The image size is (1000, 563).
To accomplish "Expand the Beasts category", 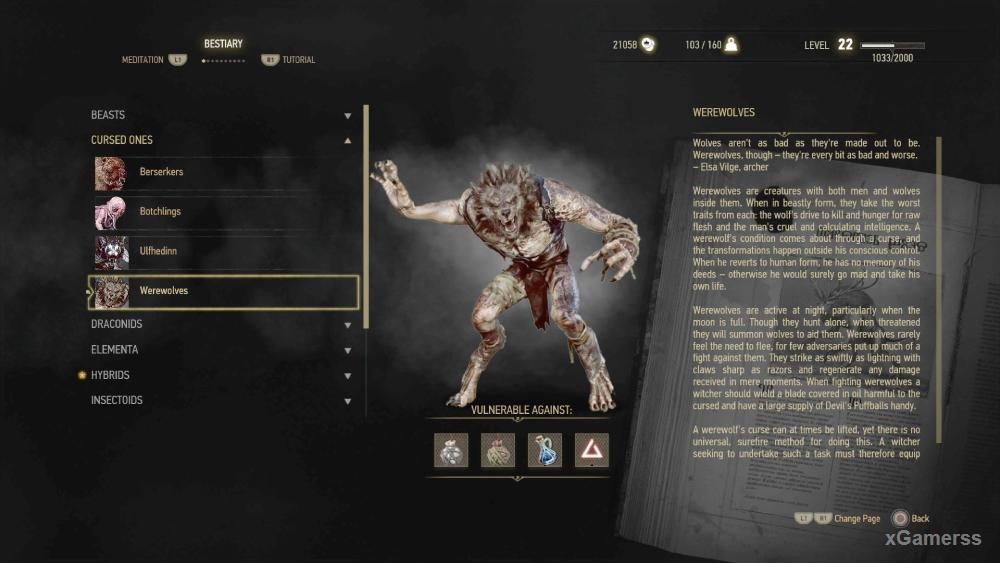I will tap(220, 115).
